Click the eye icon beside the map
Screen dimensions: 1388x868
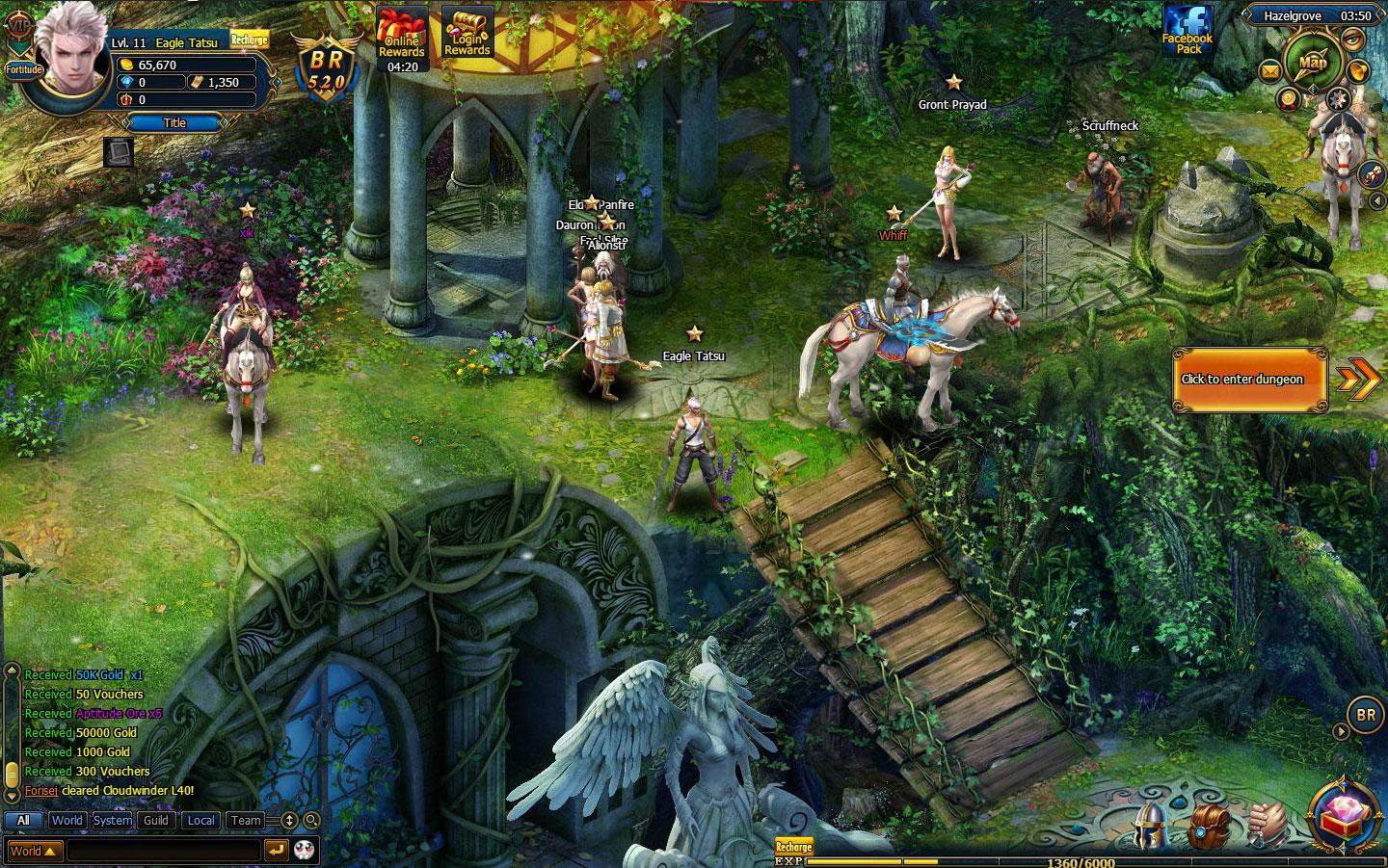pyautogui.click(x=1354, y=39)
